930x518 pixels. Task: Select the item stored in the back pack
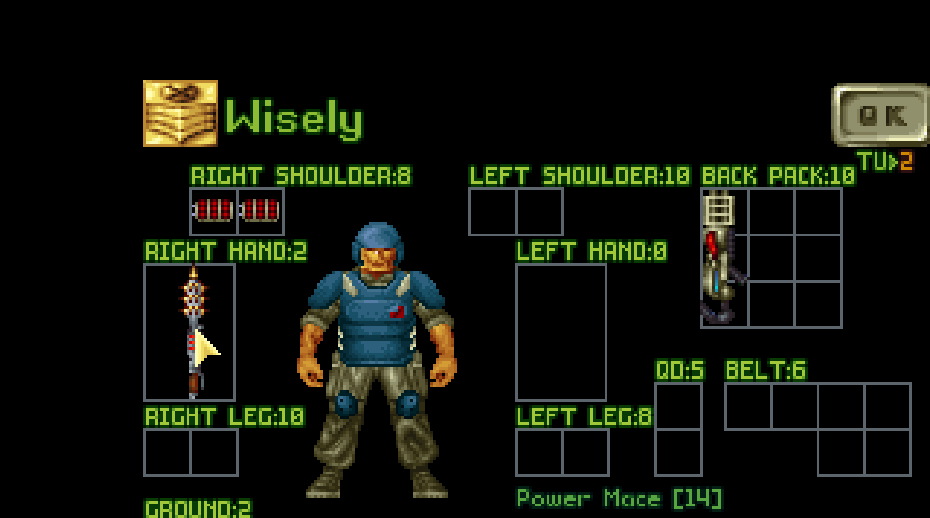tap(721, 258)
